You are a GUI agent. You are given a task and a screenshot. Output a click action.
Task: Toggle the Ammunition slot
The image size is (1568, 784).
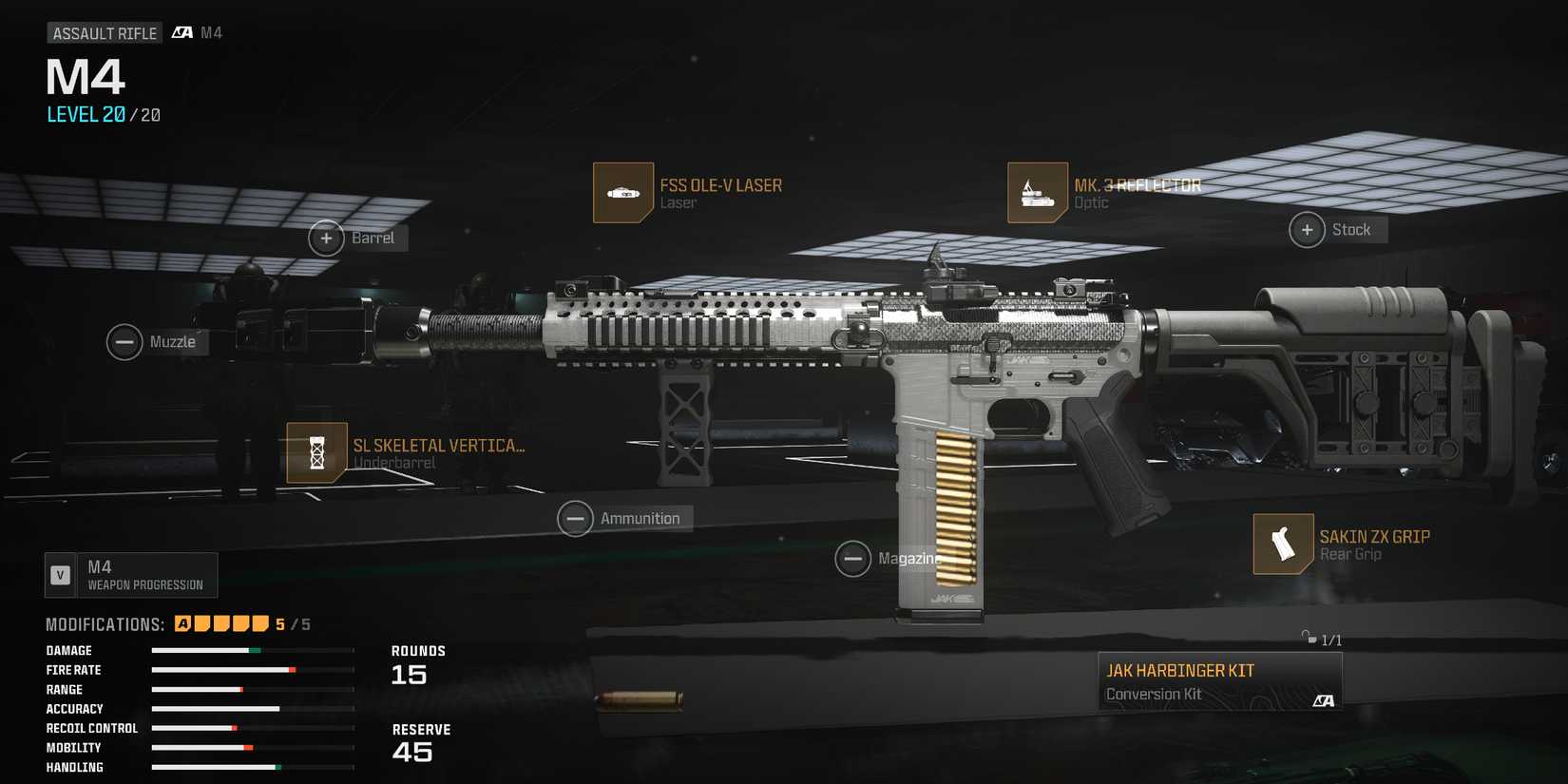[x=575, y=518]
